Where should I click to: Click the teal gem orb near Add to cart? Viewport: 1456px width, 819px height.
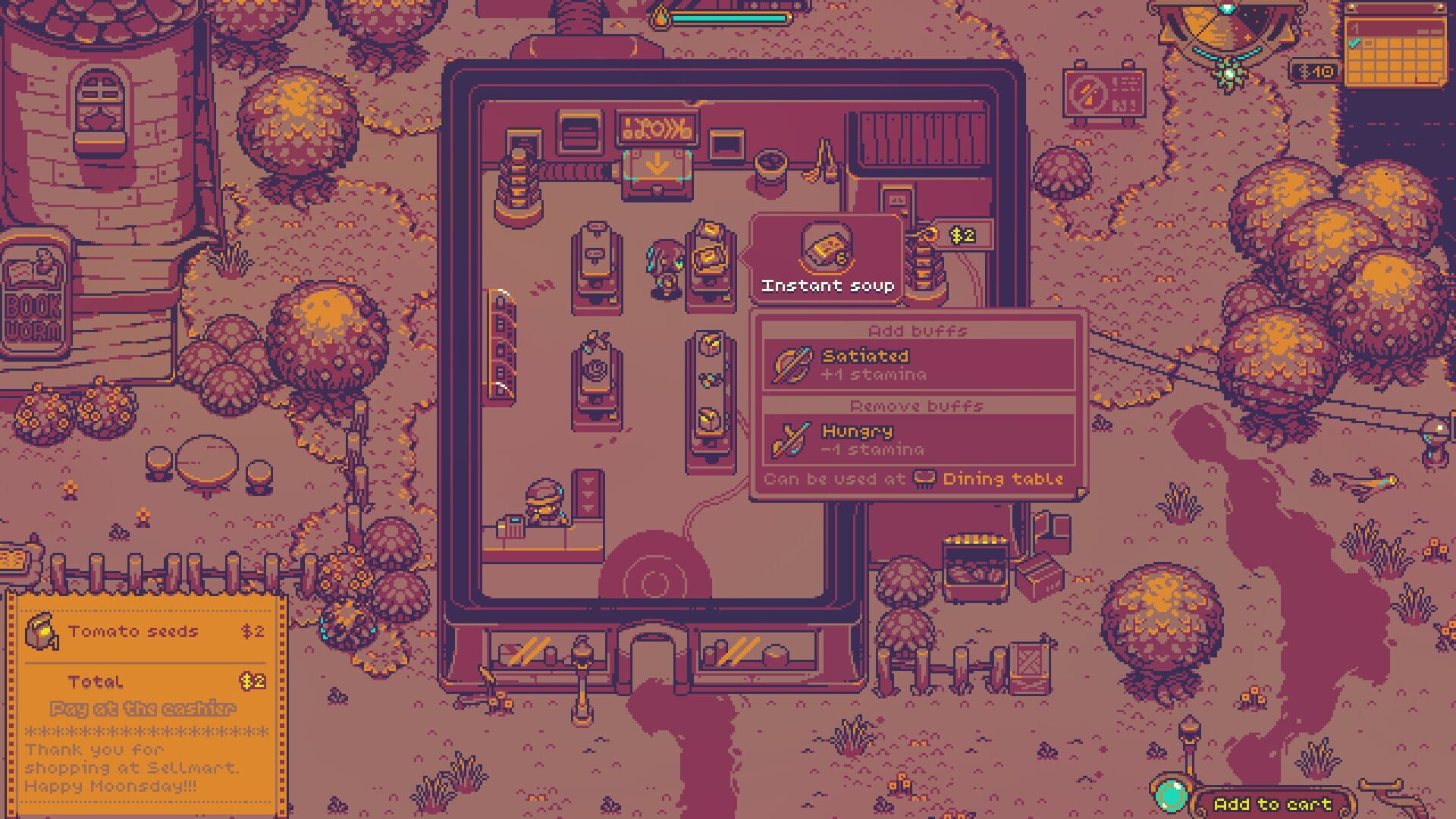1172,795
